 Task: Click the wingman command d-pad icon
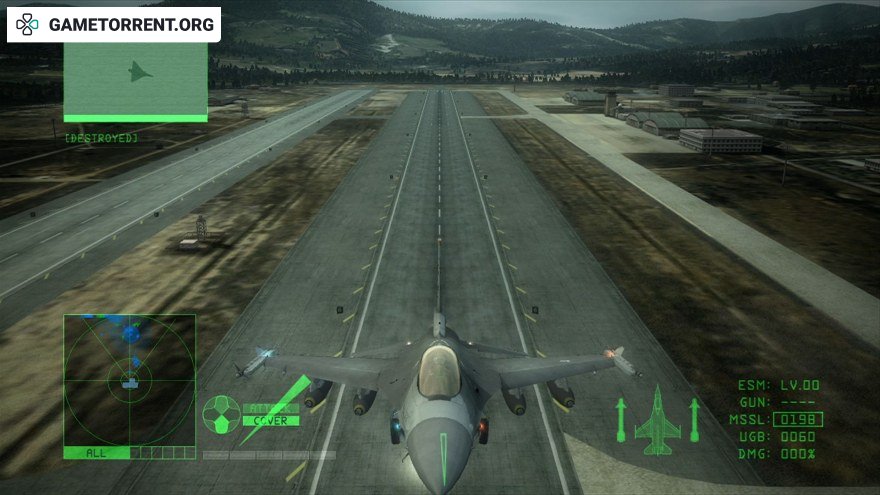221,413
